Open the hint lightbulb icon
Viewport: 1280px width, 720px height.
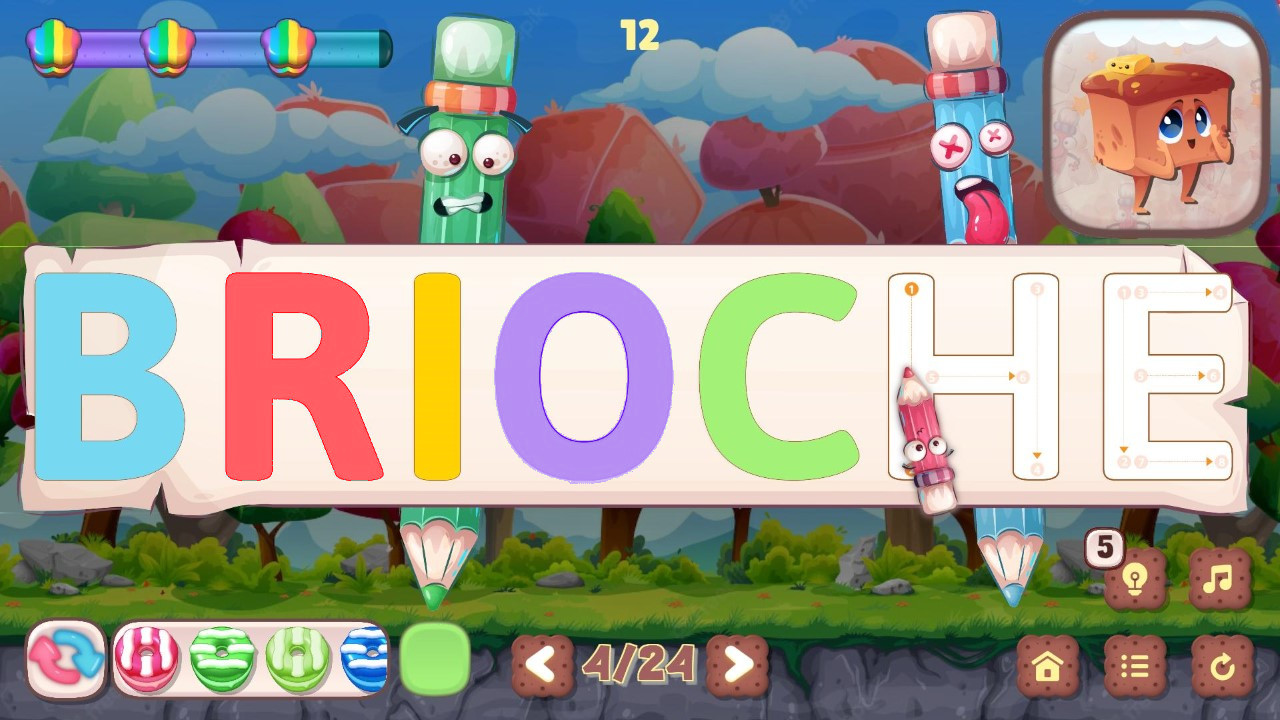click(x=1134, y=577)
